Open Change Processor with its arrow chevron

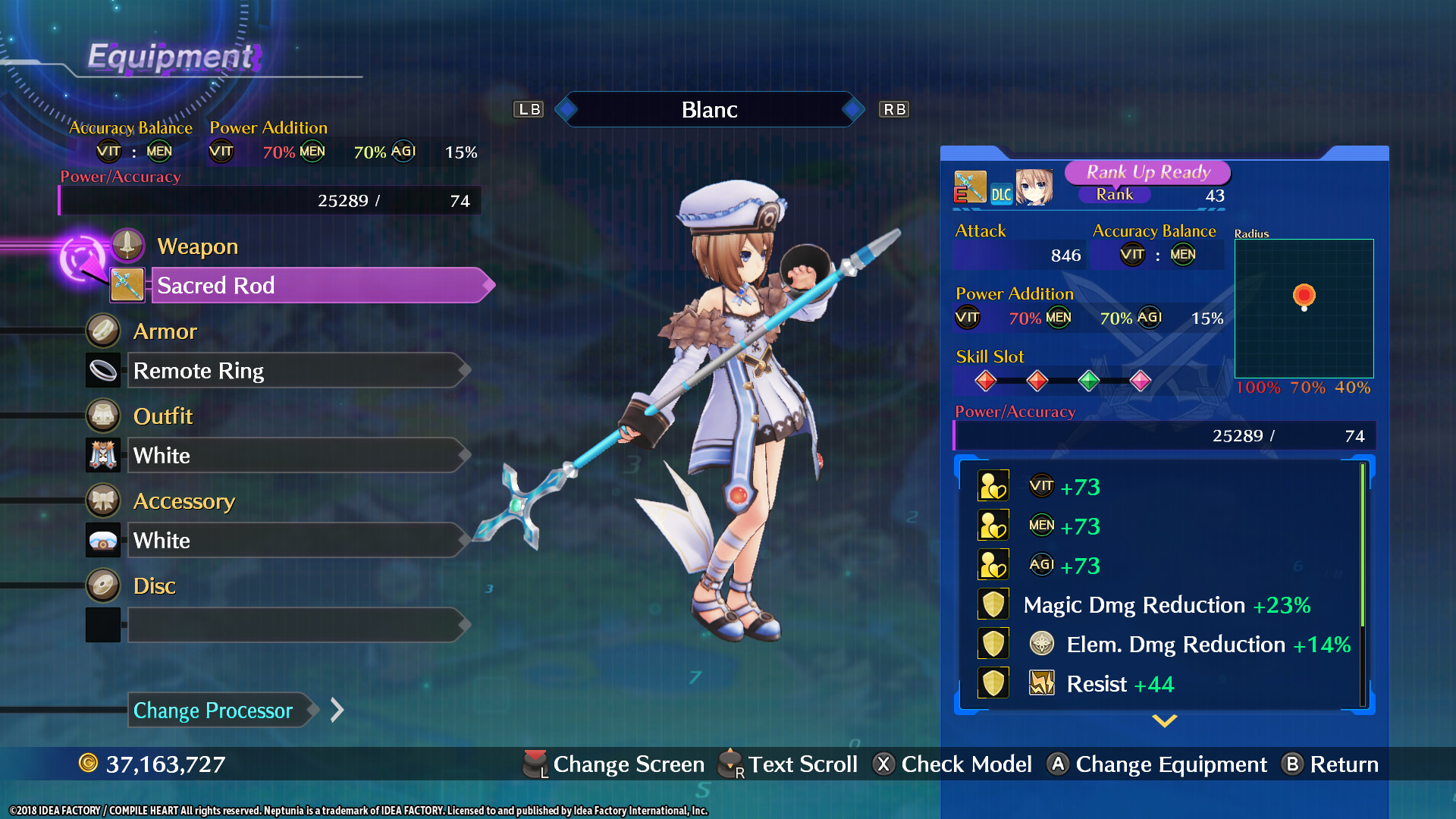tap(336, 711)
